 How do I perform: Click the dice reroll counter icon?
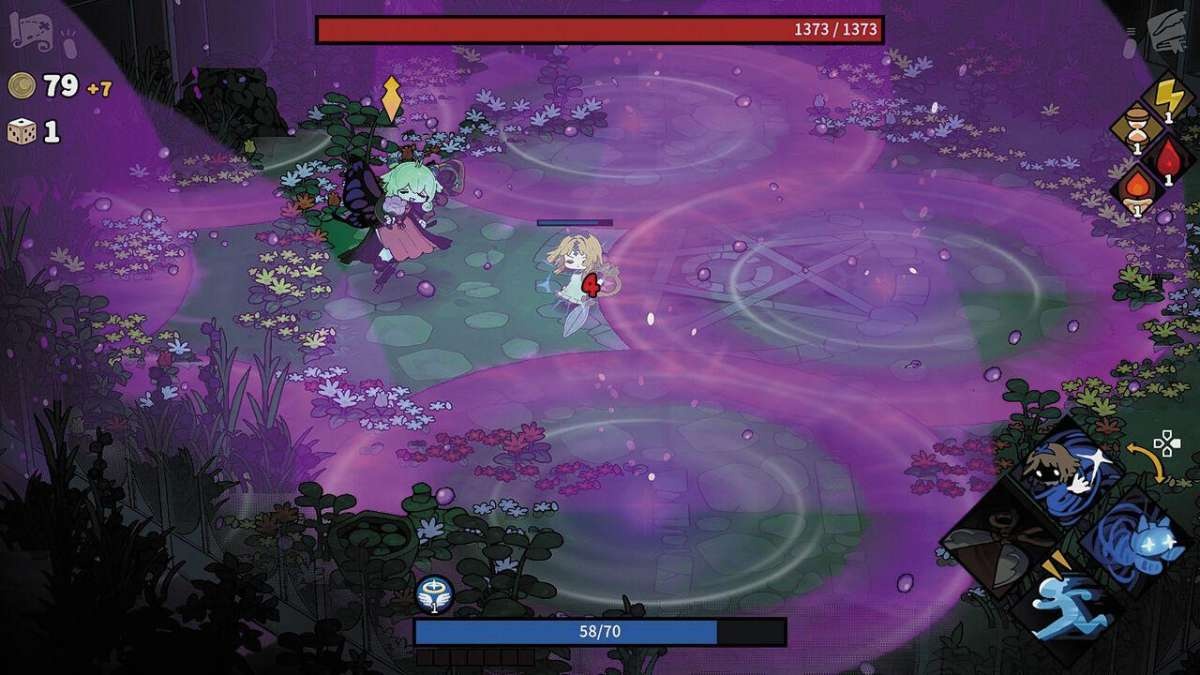pos(22,131)
